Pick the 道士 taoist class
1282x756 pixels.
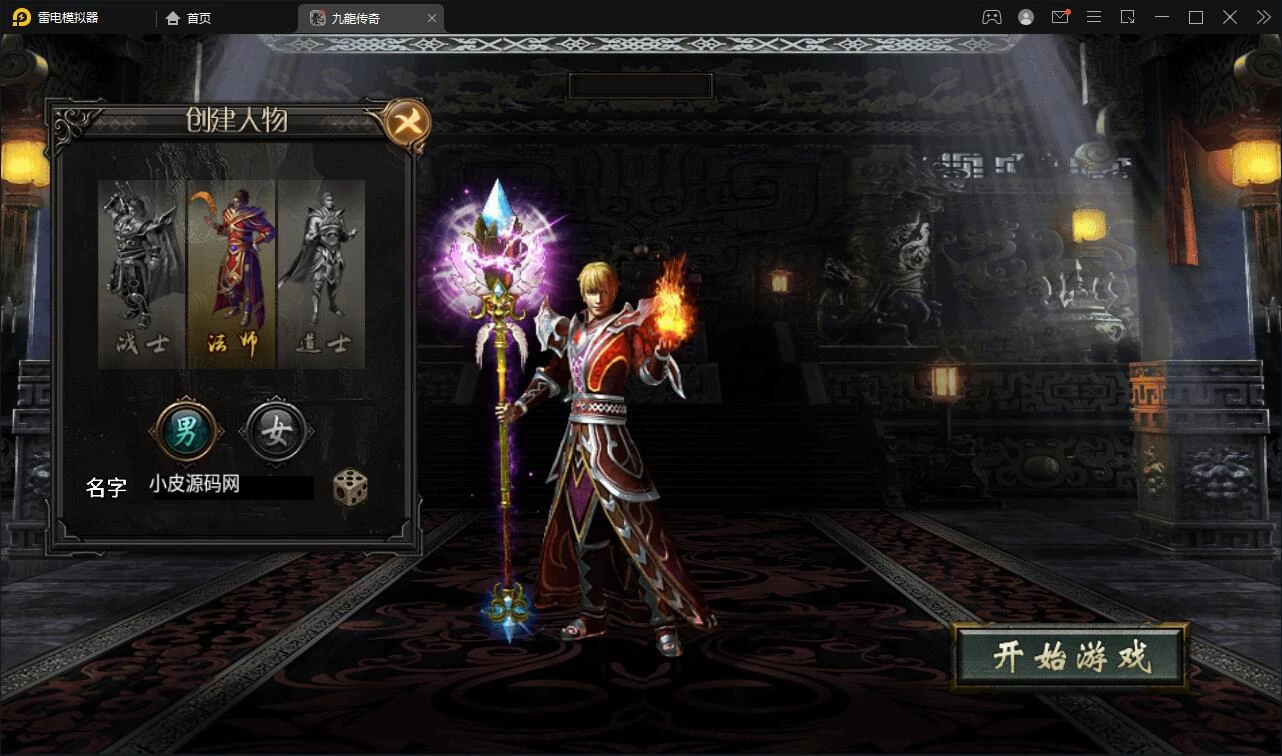pyautogui.click(x=321, y=272)
